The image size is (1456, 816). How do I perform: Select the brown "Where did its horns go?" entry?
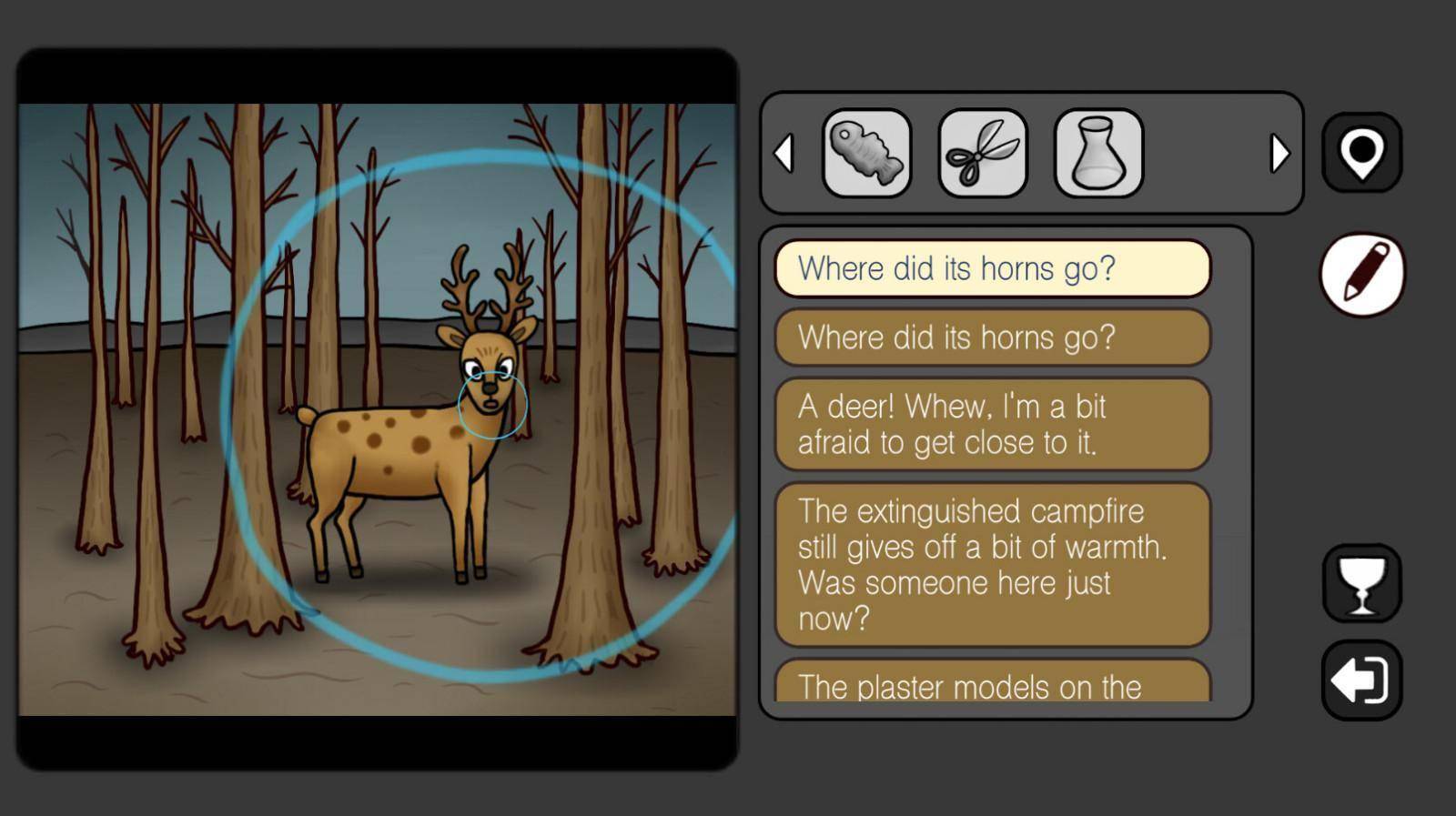[992, 337]
